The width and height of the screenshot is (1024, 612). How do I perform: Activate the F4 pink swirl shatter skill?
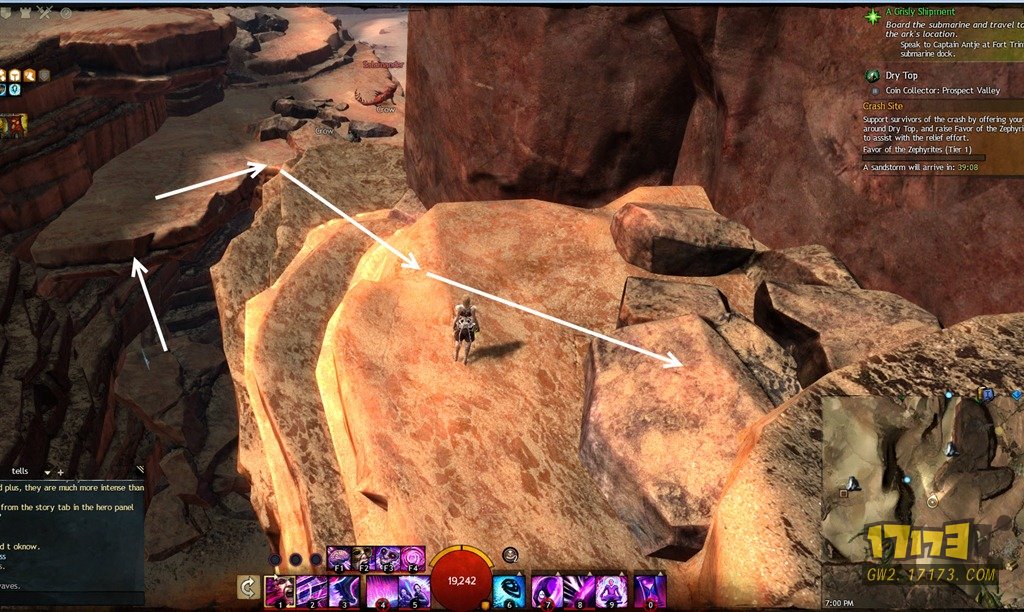413,558
